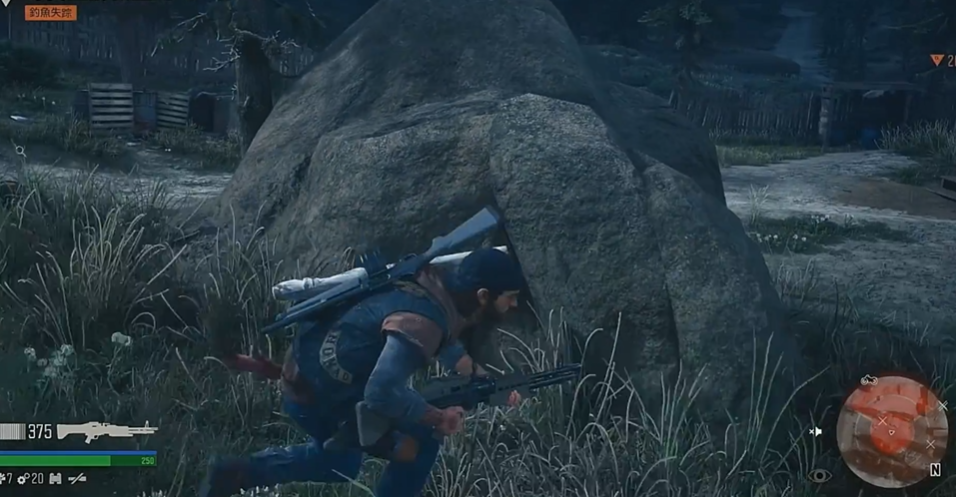956x497 pixels.
Task: Click the eye visibility indicator
Action: (820, 476)
